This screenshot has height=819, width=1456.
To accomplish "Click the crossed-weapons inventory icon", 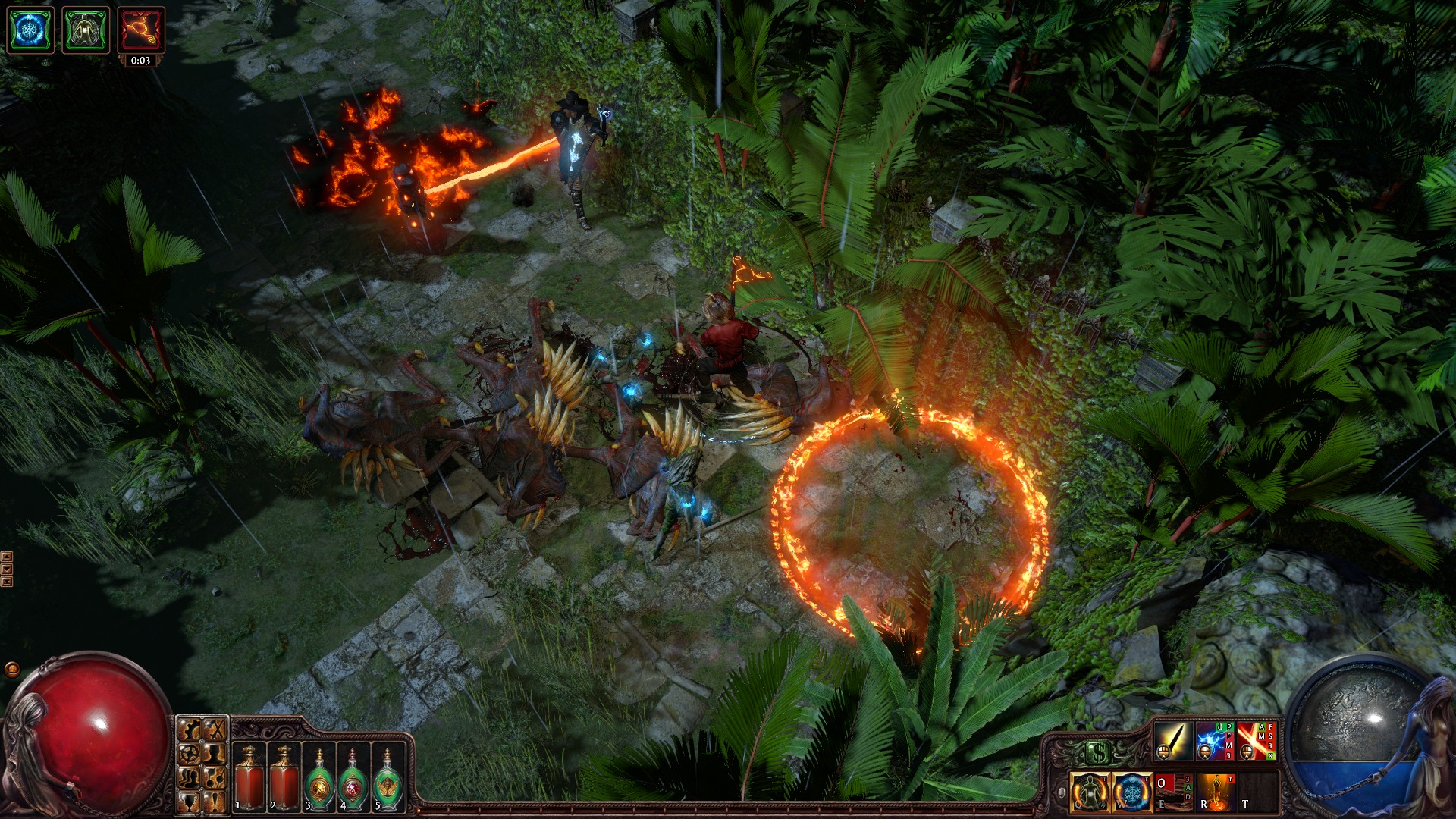I will pyautogui.click(x=215, y=731).
